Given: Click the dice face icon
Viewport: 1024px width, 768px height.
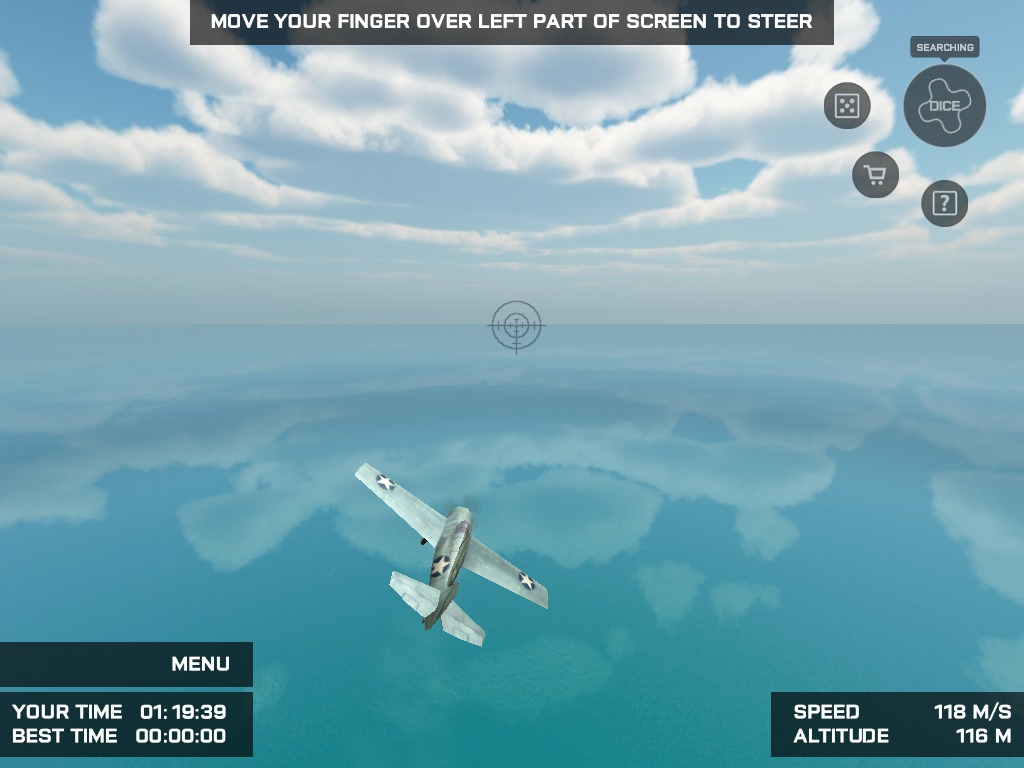Looking at the screenshot, I should (847, 106).
